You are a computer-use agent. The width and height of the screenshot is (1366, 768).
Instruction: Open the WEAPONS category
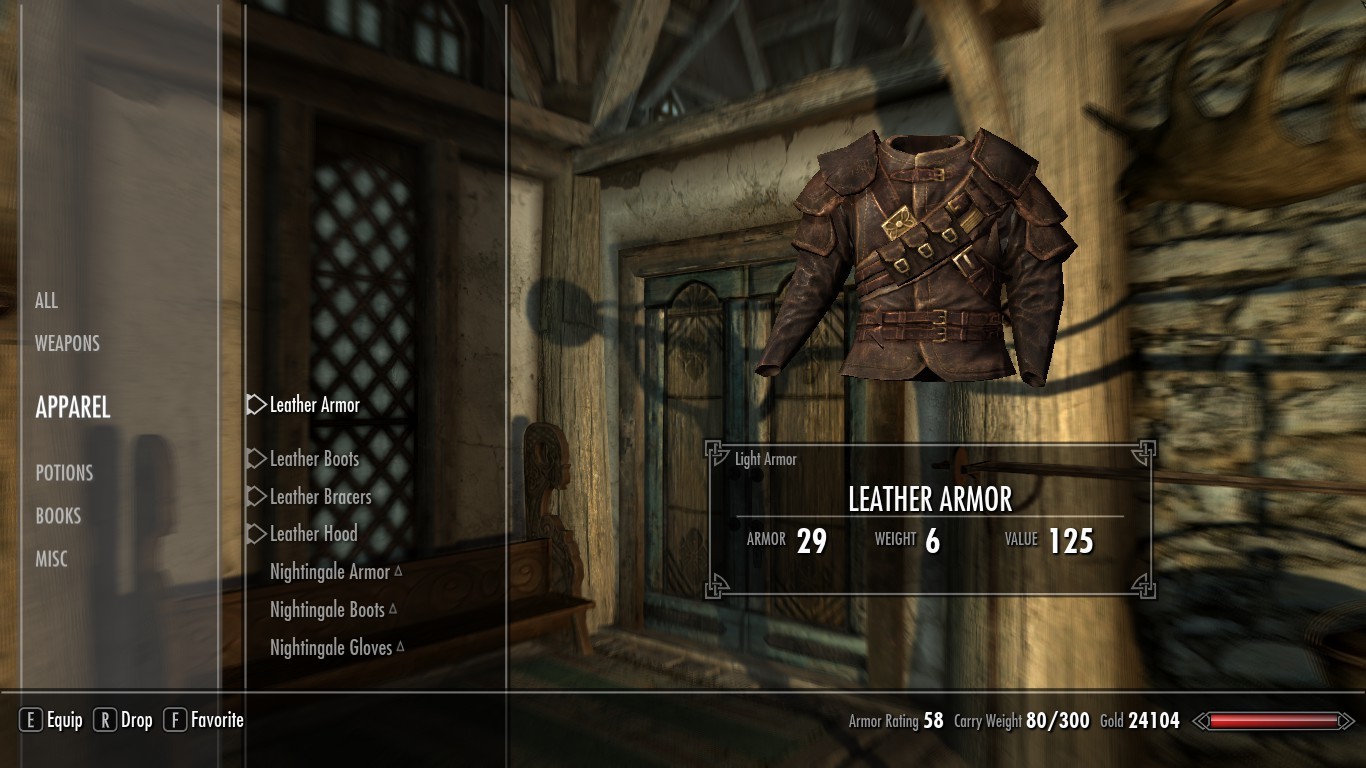pos(67,344)
